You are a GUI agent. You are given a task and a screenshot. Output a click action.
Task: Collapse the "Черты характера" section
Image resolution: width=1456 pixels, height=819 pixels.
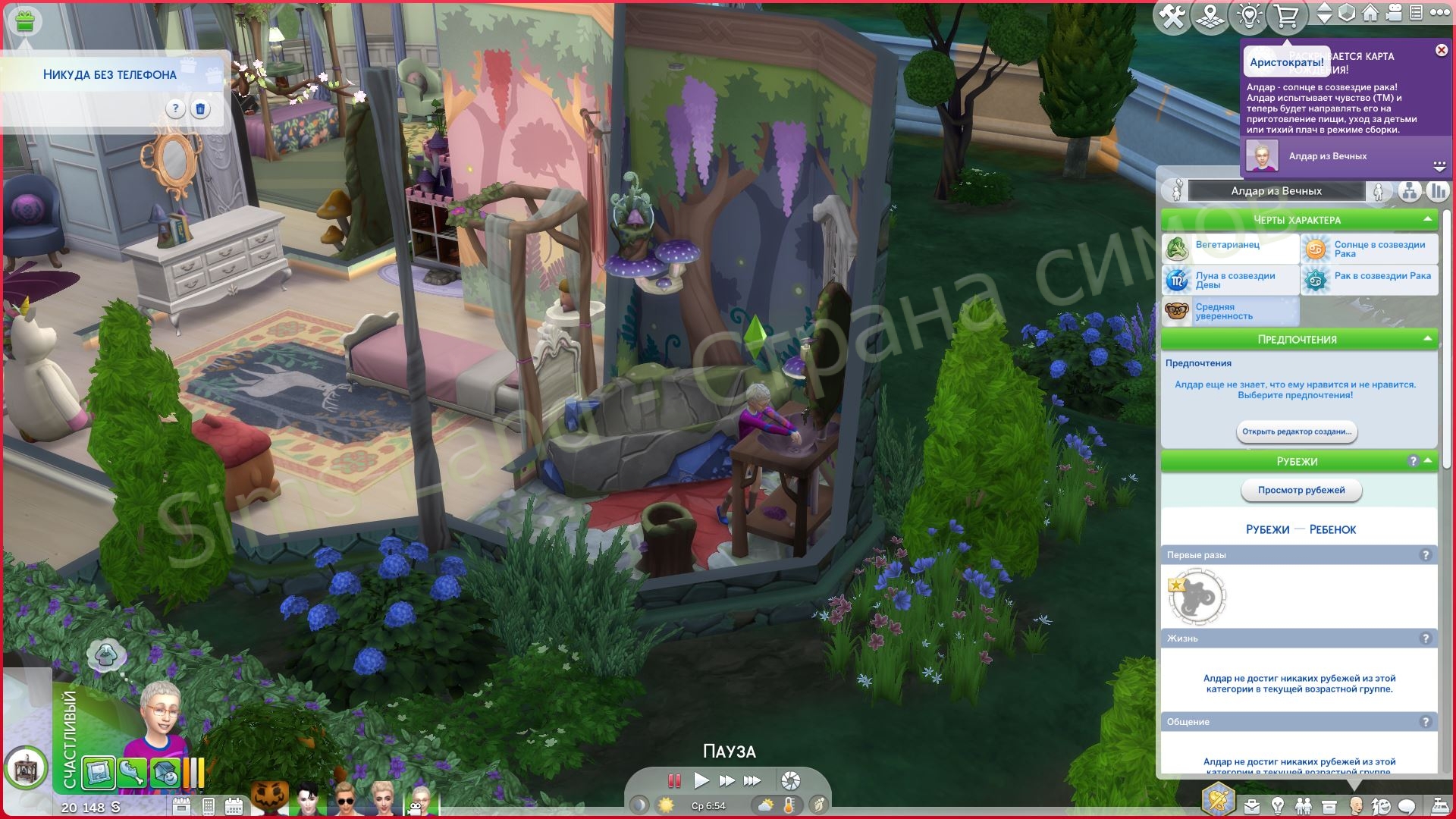tap(1427, 219)
